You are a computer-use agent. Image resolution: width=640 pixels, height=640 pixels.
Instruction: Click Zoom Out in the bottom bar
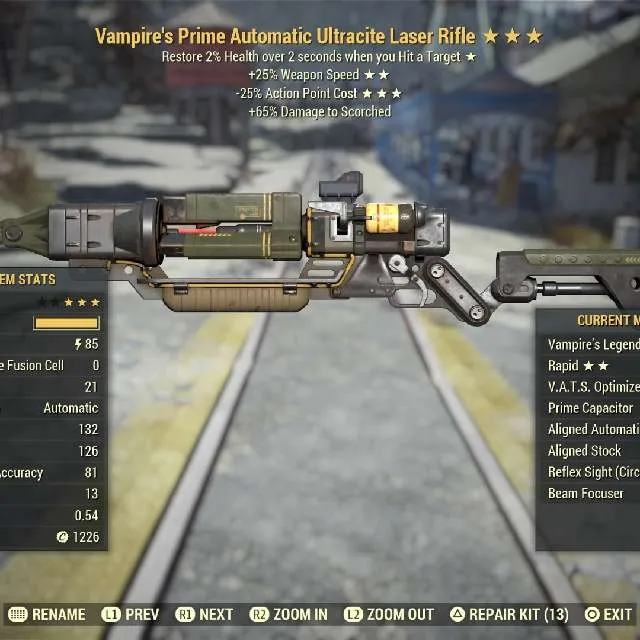[390, 615]
